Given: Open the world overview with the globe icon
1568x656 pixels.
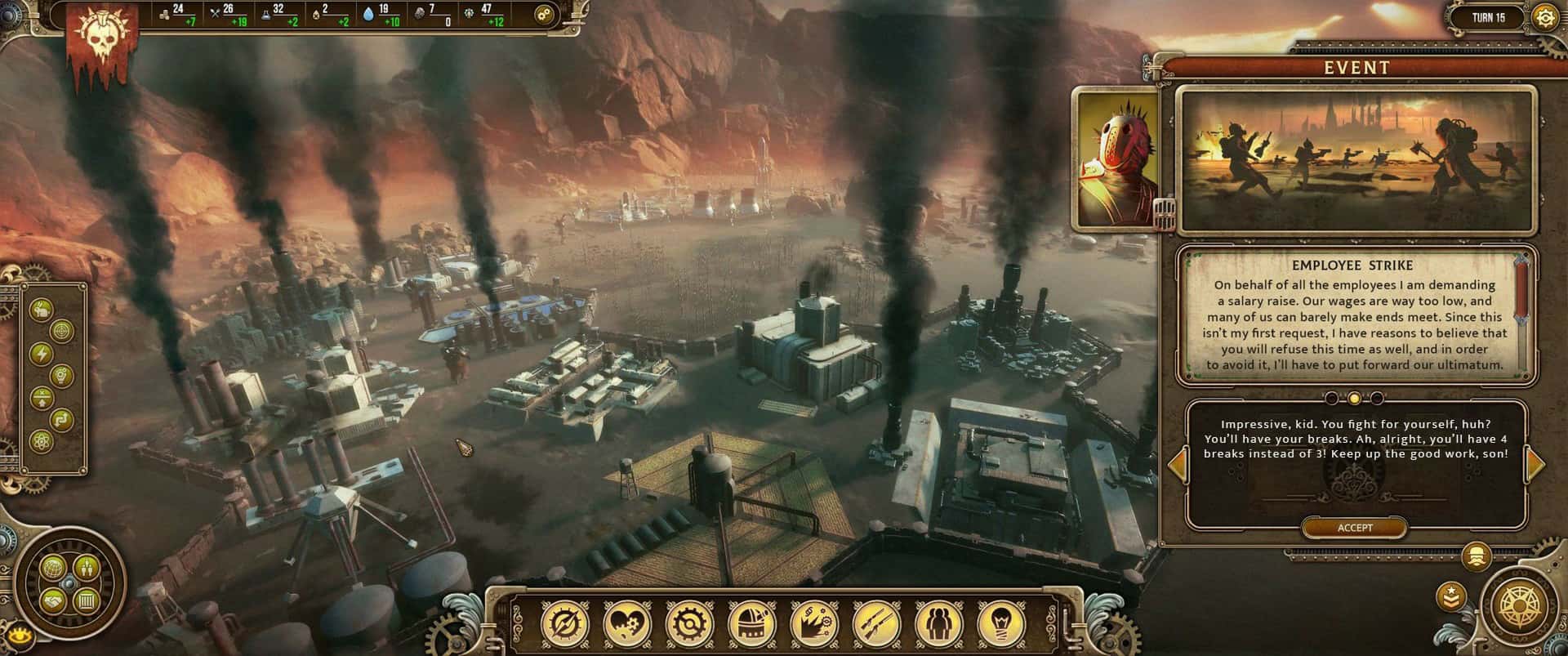Looking at the screenshot, I should [53, 569].
